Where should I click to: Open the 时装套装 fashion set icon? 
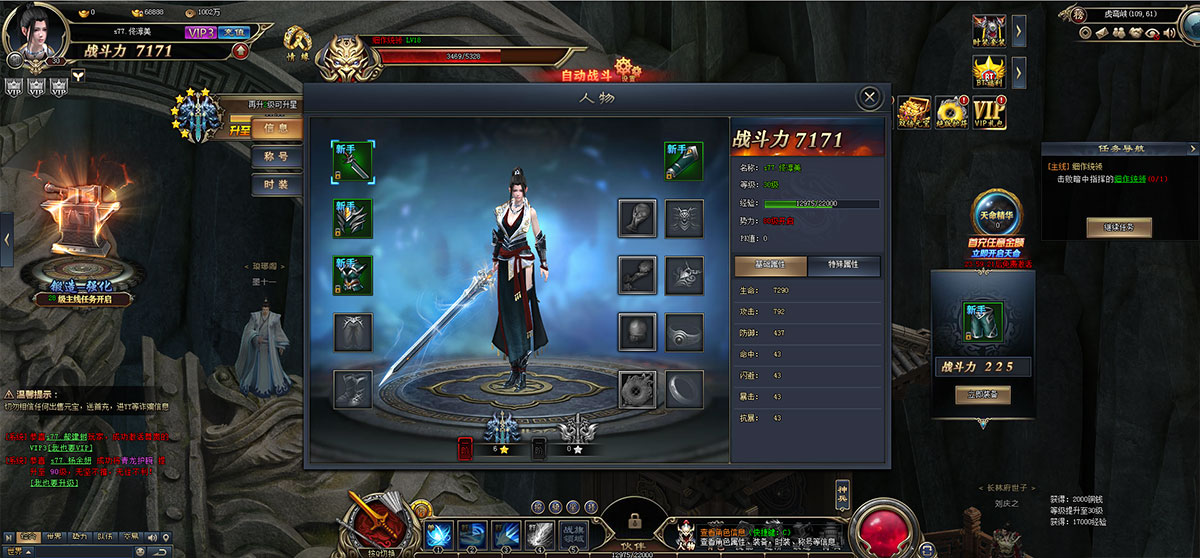tap(988, 32)
